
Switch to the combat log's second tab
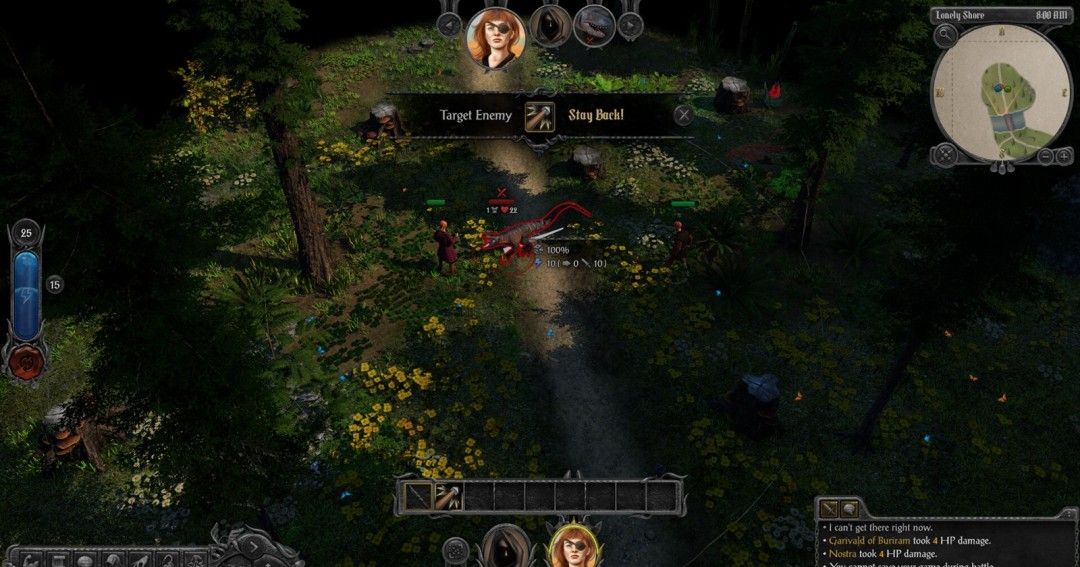click(849, 509)
